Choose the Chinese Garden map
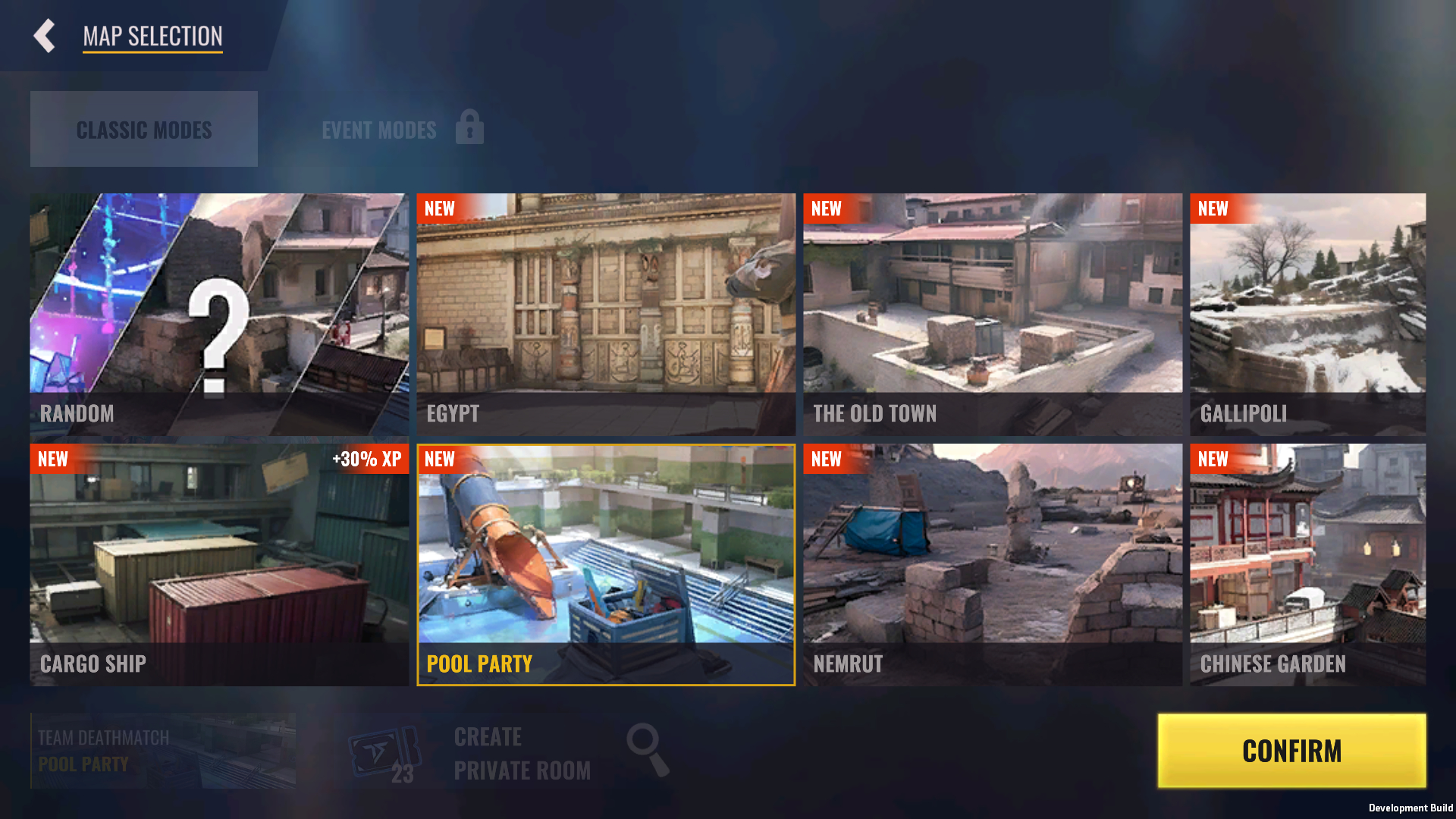 [x=1307, y=564]
